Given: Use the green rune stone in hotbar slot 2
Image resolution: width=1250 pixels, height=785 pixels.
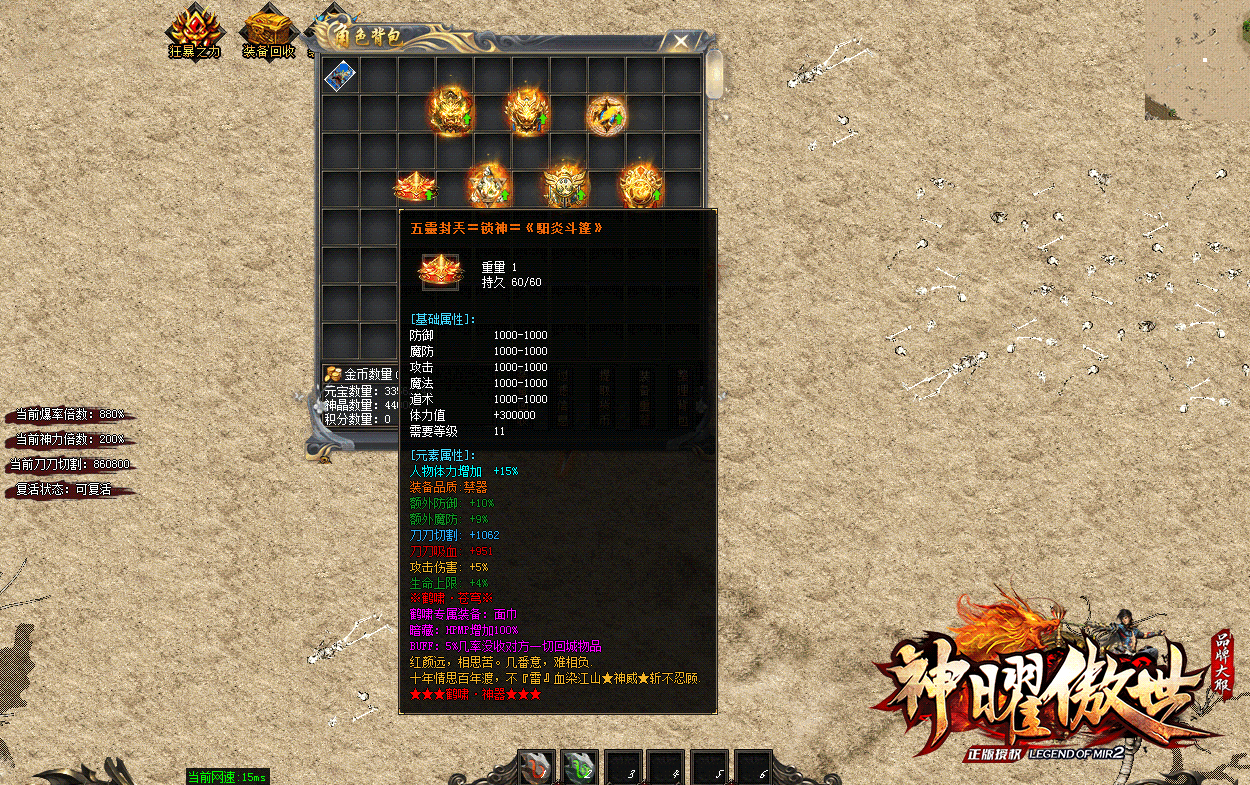Looking at the screenshot, I should click(x=579, y=767).
